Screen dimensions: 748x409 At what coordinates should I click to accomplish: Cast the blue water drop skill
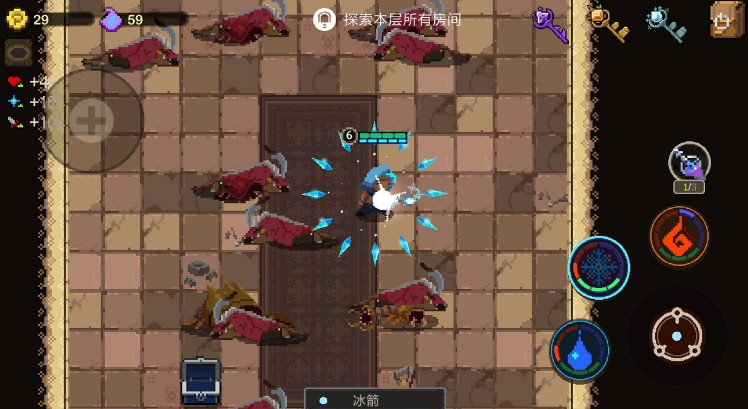click(580, 351)
